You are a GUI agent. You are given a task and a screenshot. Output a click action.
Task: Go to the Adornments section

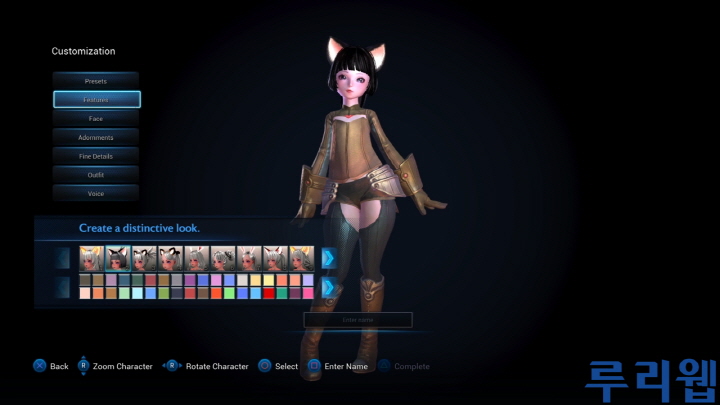pos(96,137)
